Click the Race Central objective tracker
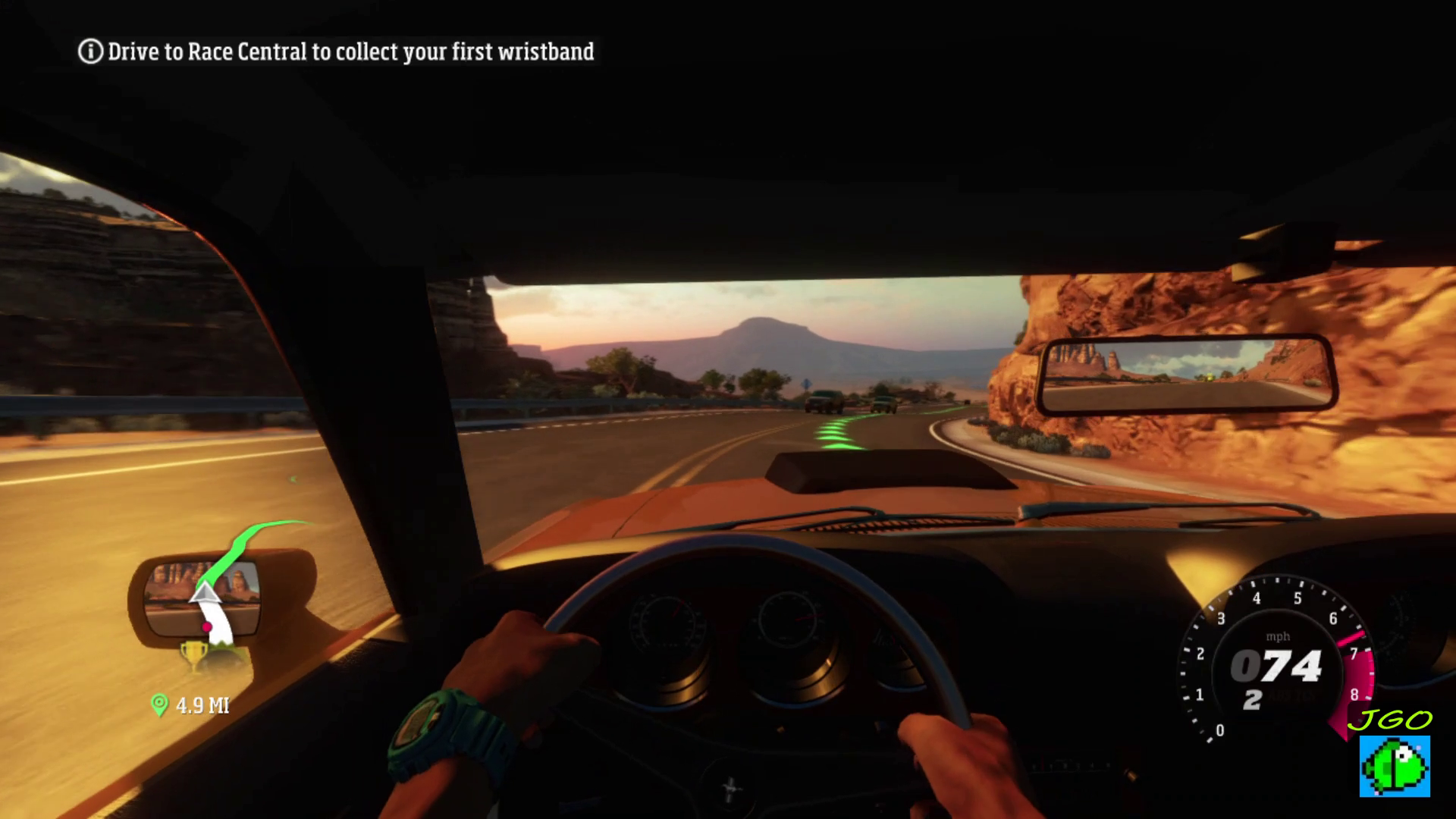The image size is (1456, 819). tap(337, 52)
